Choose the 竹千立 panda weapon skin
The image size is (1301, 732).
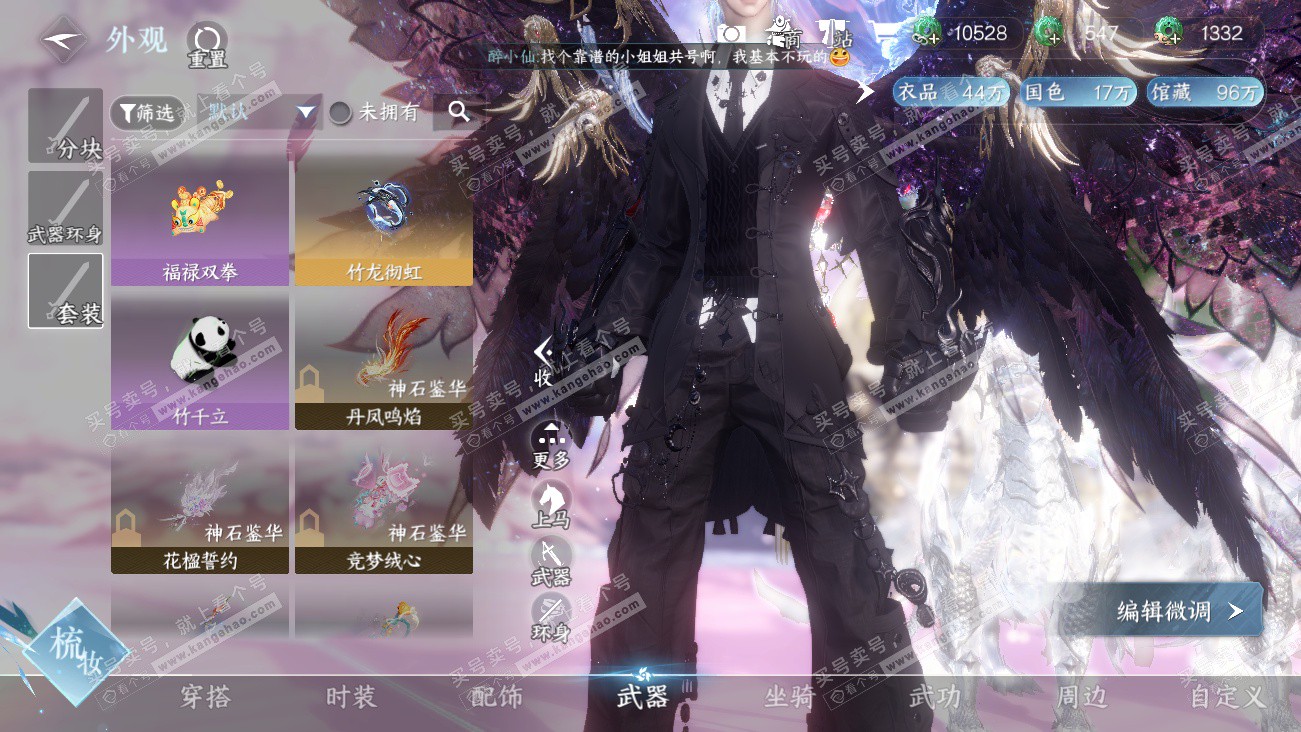click(x=200, y=360)
